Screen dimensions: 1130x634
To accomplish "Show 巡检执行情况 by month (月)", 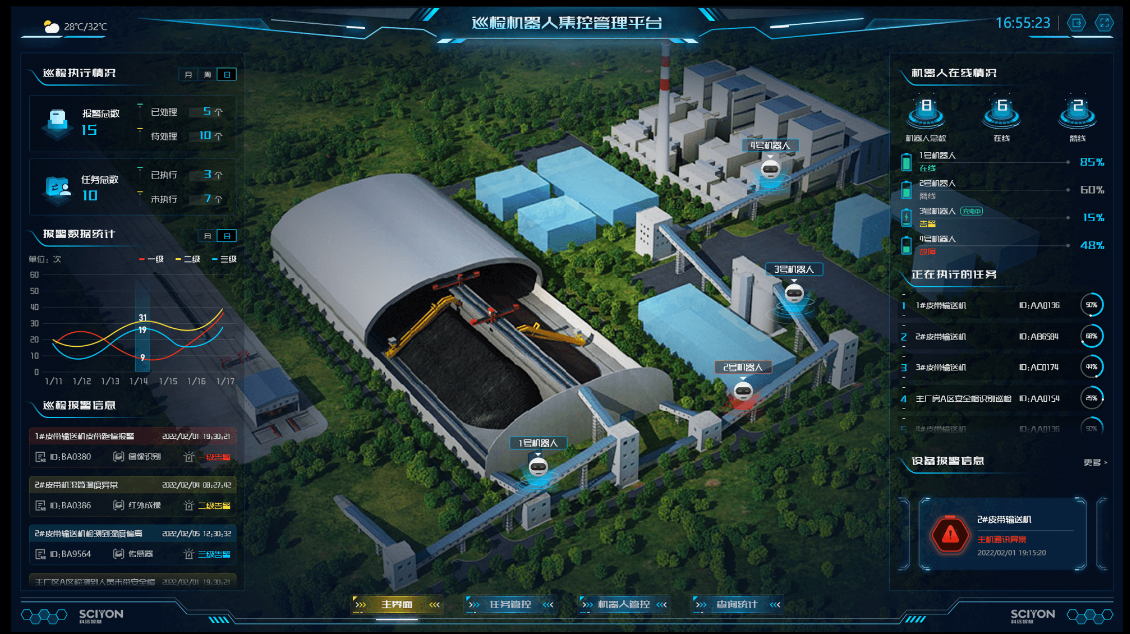I will point(187,74).
